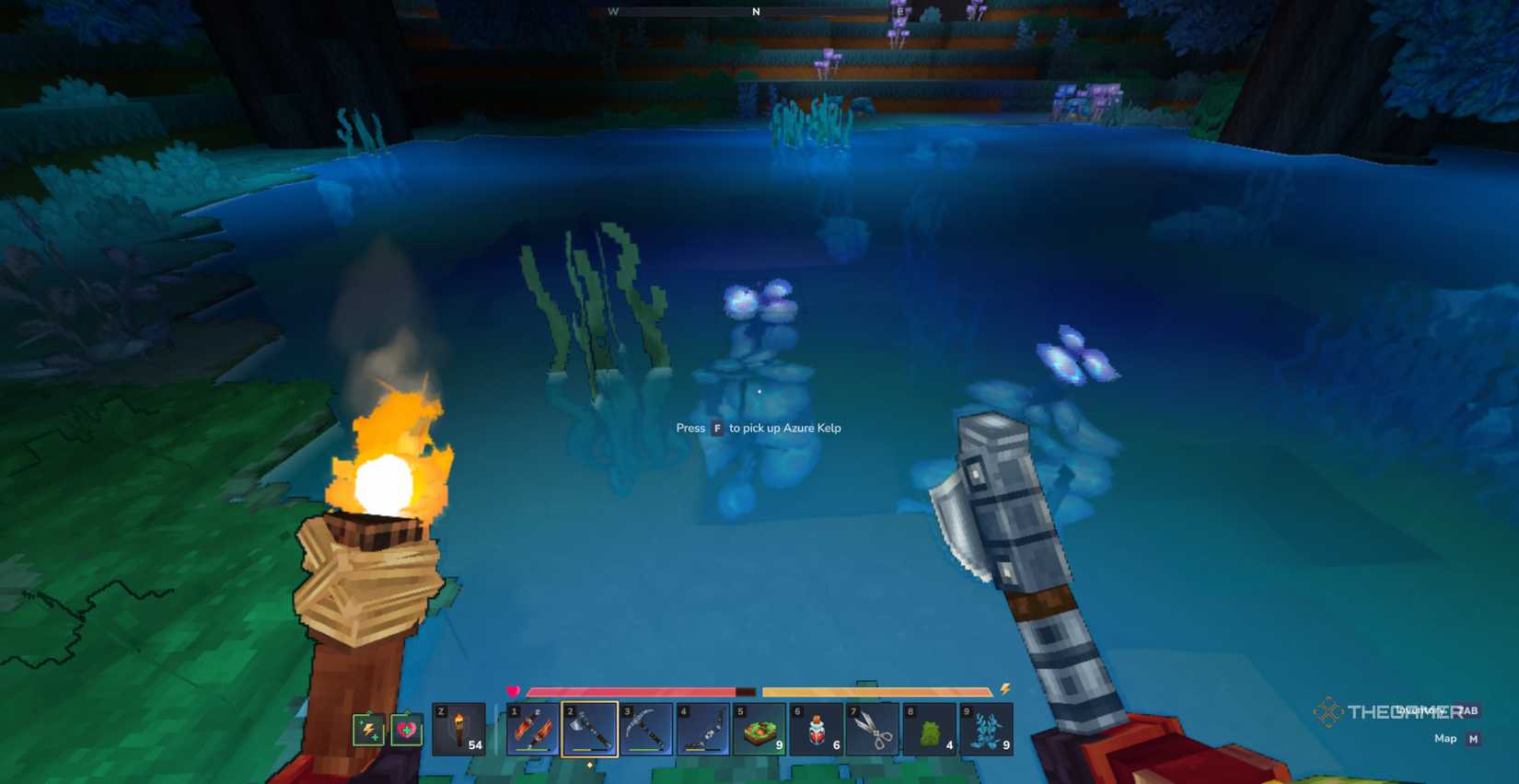Select the bow in hotbar slot 4
Image resolution: width=1519 pixels, height=784 pixels.
pyautogui.click(x=702, y=731)
